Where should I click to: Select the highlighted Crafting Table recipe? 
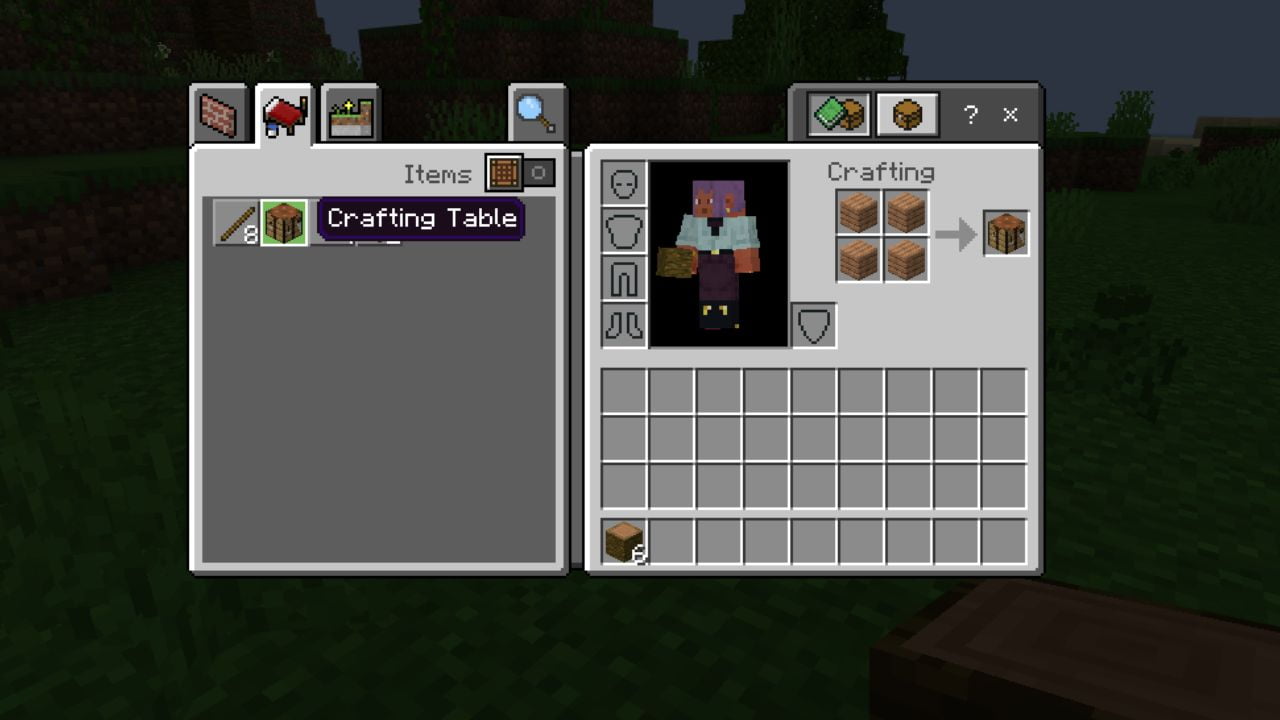pyautogui.click(x=283, y=222)
